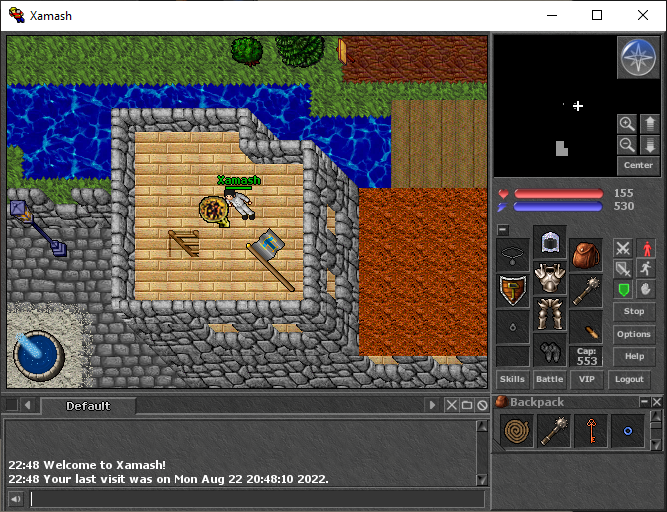Image resolution: width=667 pixels, height=512 pixels.
Task: Maximize the Xamash game window
Action: point(597,15)
